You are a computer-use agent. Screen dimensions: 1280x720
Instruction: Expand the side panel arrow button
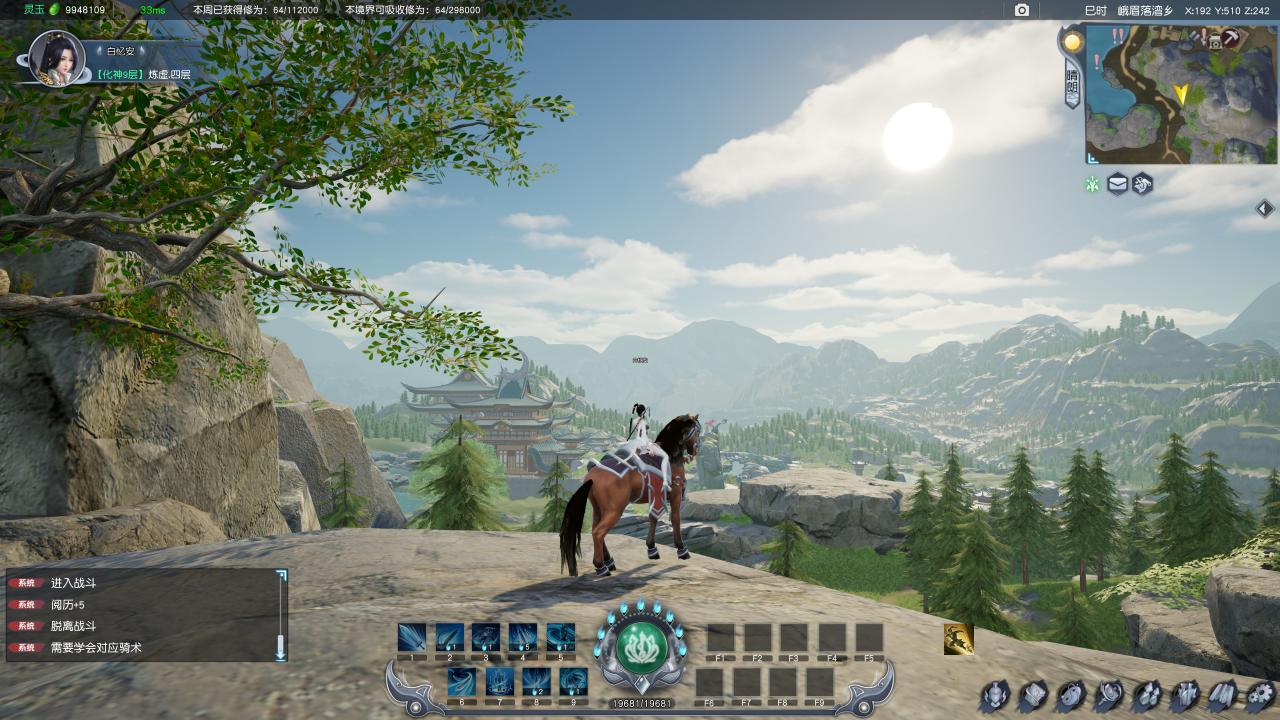tap(1264, 208)
